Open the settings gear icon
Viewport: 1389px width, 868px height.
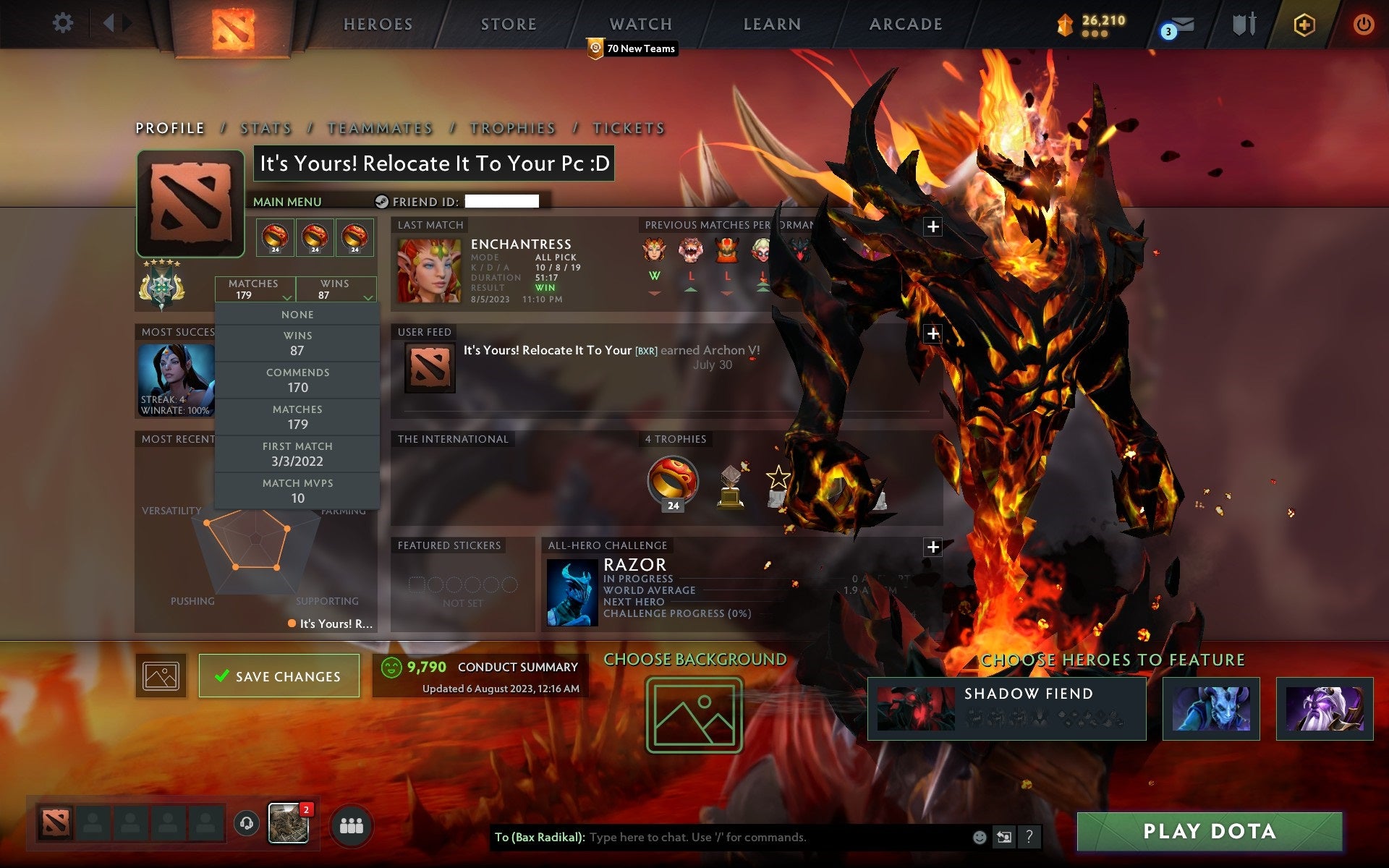click(x=64, y=22)
